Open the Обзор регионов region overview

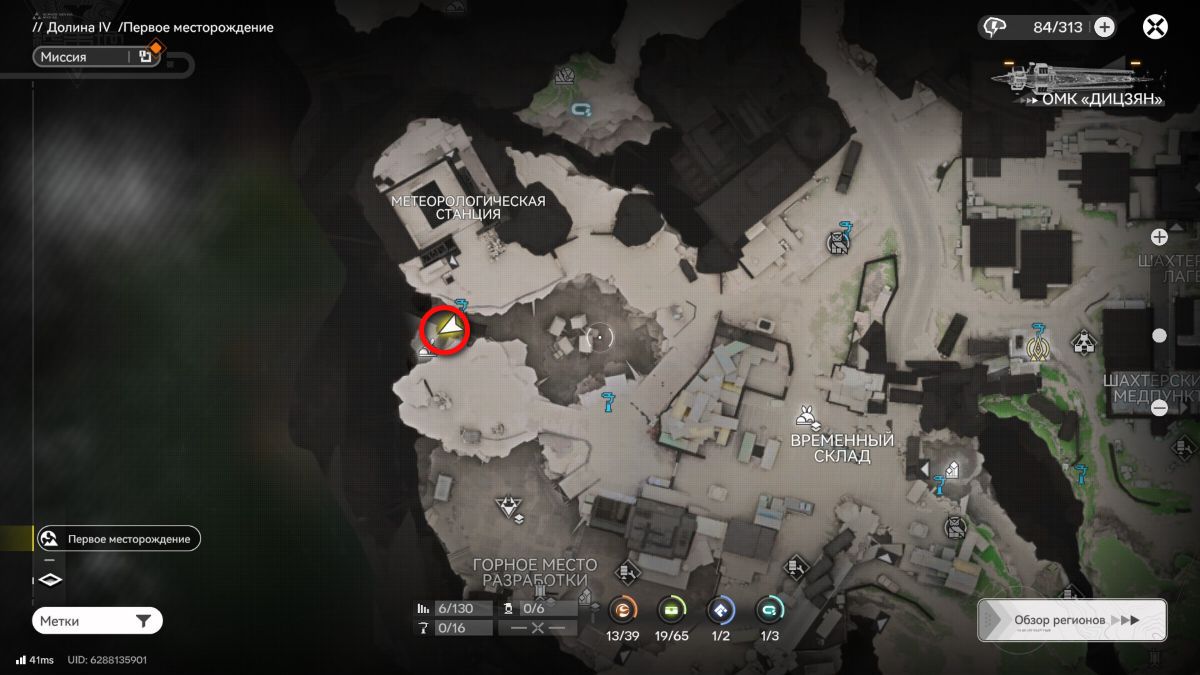pos(1072,620)
